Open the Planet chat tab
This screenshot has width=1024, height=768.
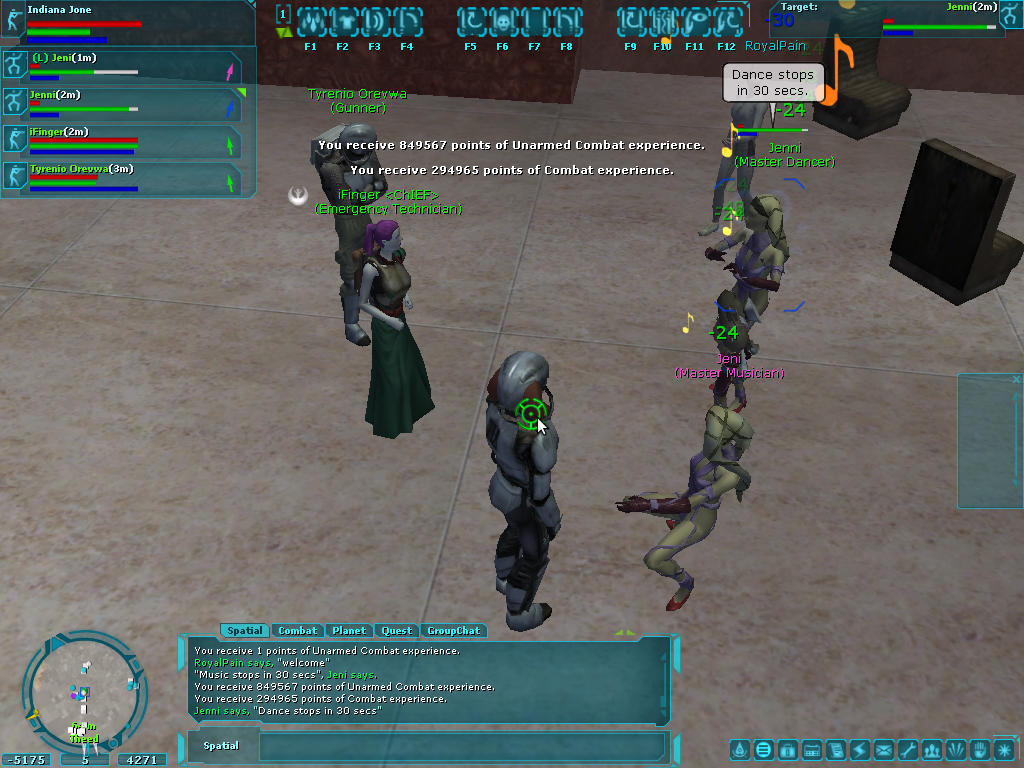click(349, 631)
